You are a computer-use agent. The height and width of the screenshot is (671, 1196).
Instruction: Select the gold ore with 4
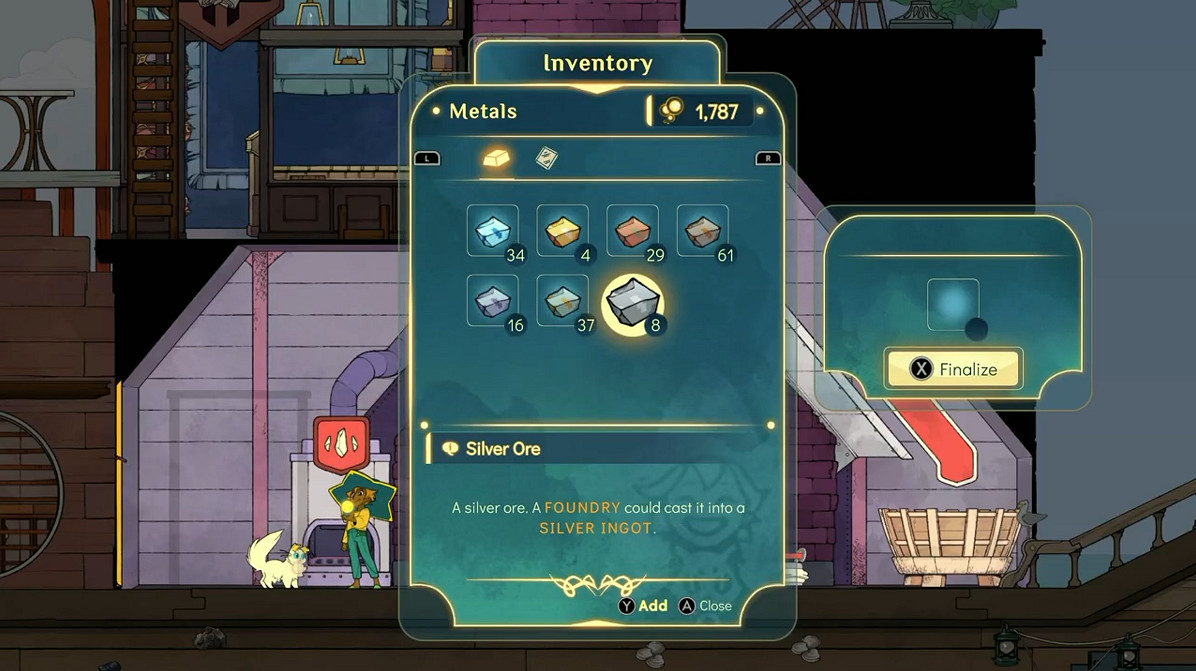(563, 230)
